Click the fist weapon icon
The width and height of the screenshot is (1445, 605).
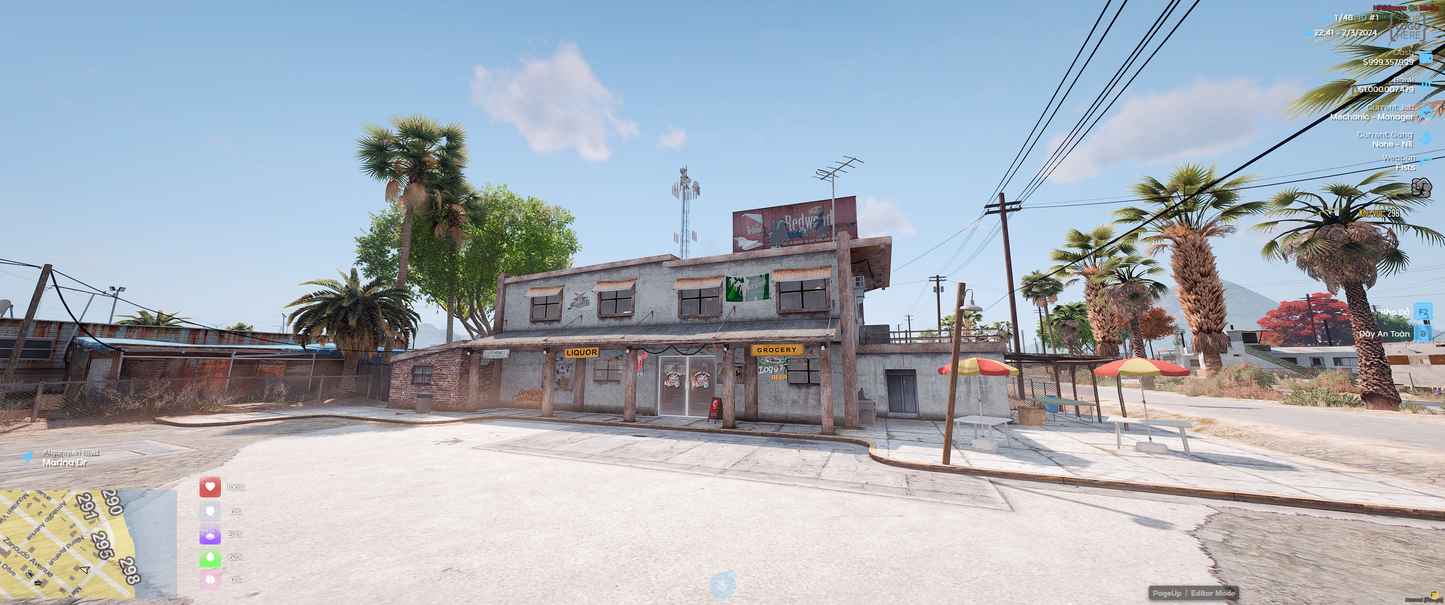pyautogui.click(x=1421, y=186)
